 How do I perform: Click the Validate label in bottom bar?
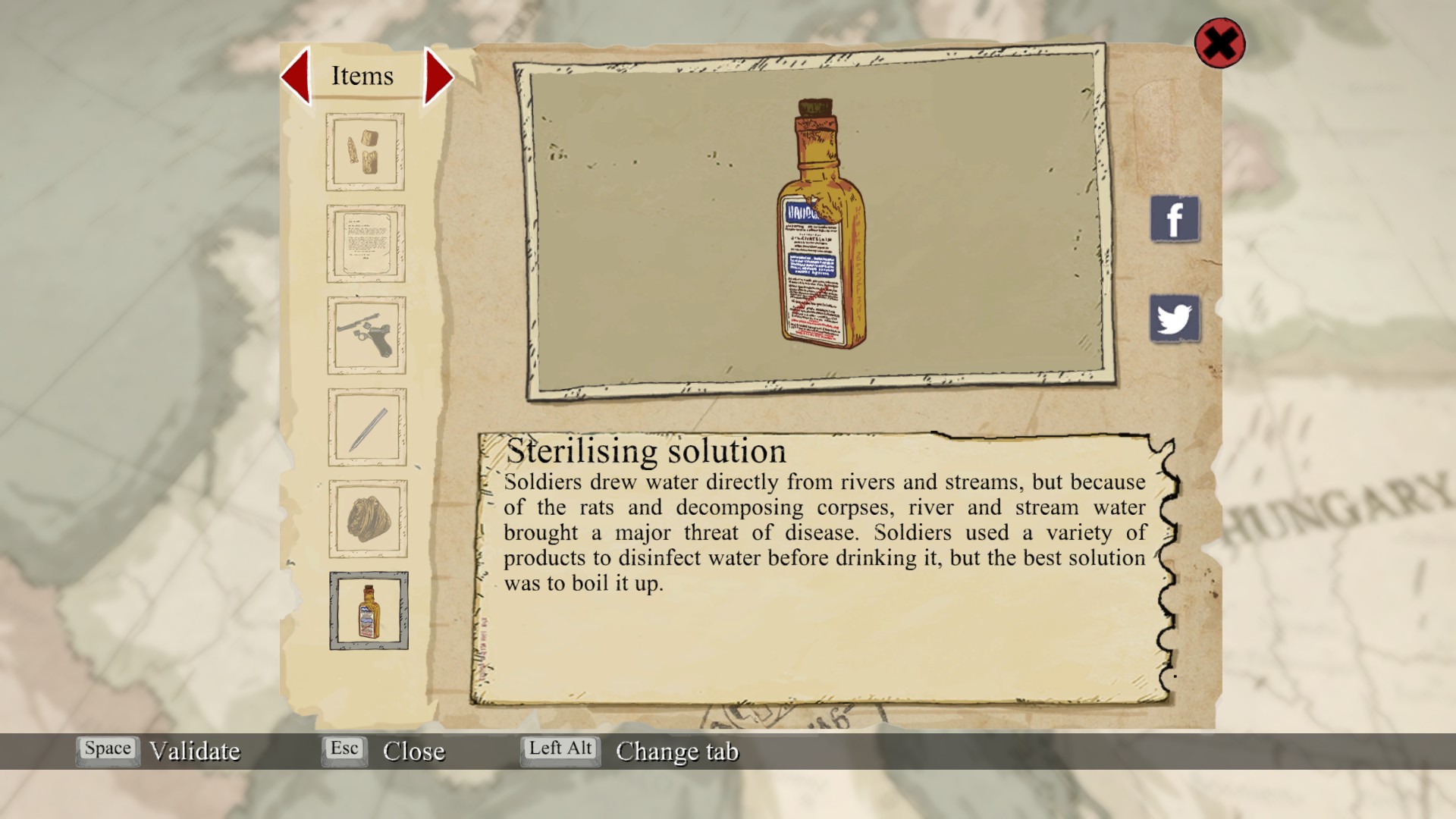[x=195, y=752]
